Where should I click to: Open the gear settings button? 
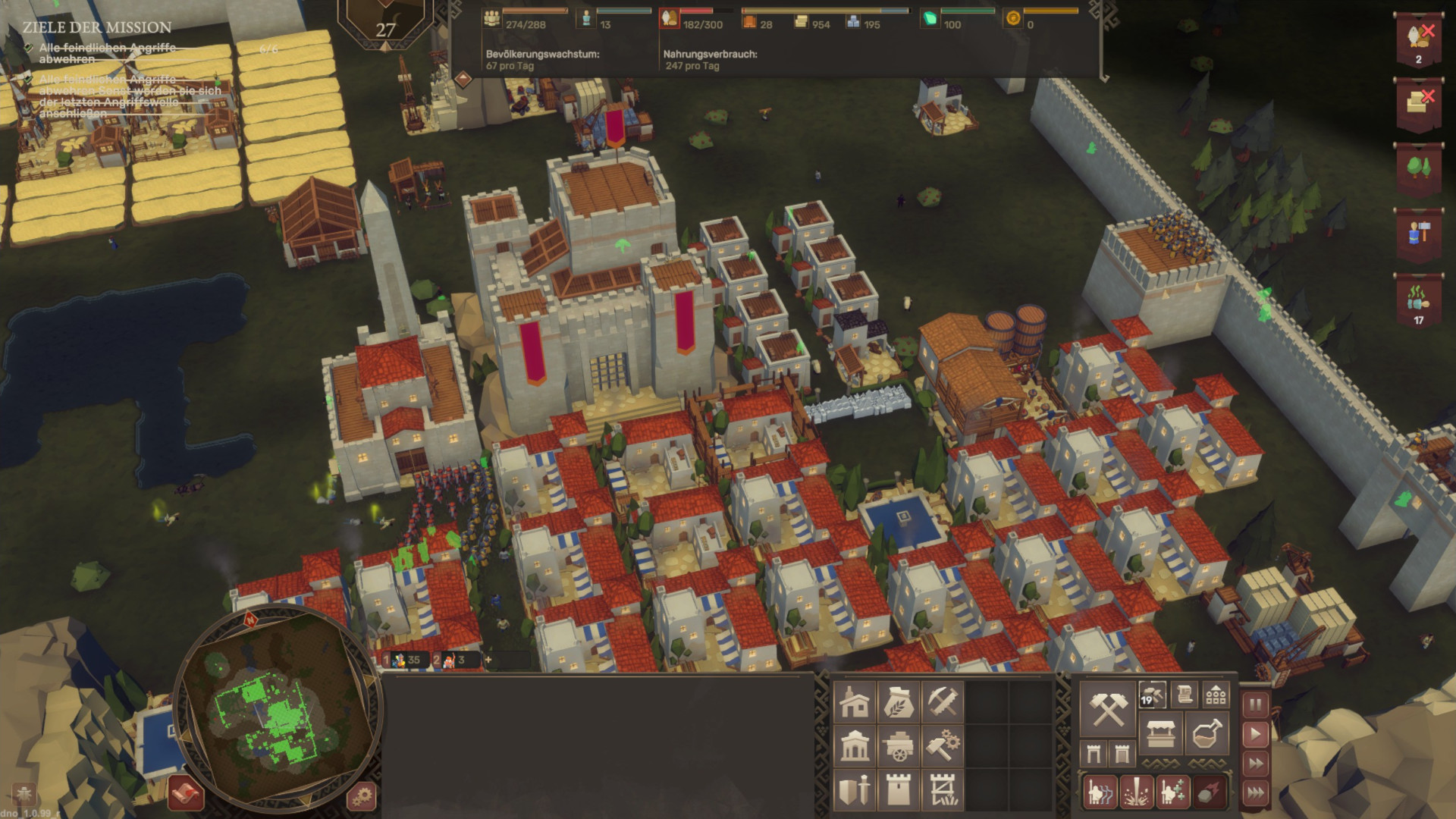click(362, 796)
